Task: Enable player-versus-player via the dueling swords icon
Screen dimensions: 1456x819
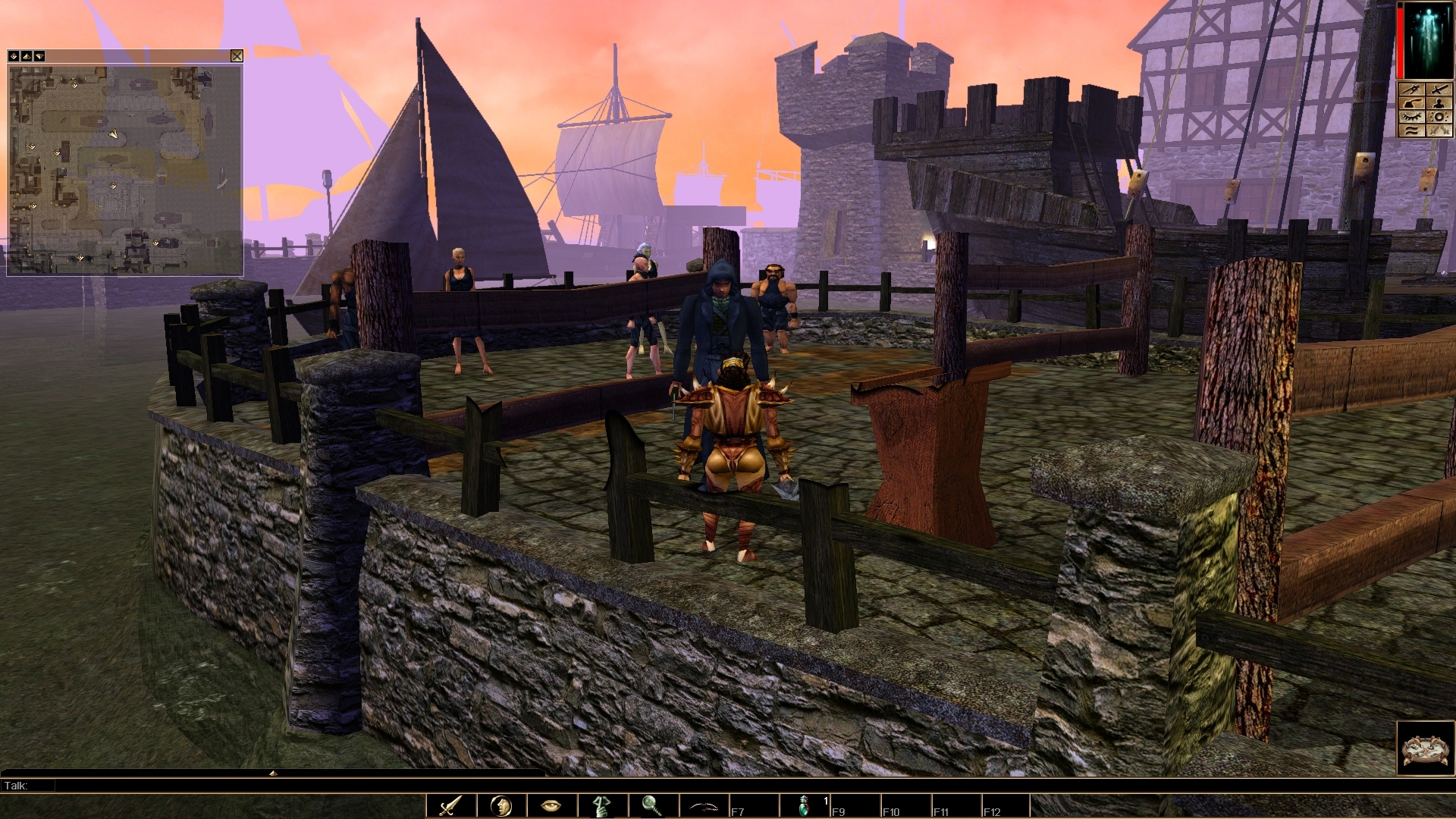Action: pyautogui.click(x=1439, y=130)
